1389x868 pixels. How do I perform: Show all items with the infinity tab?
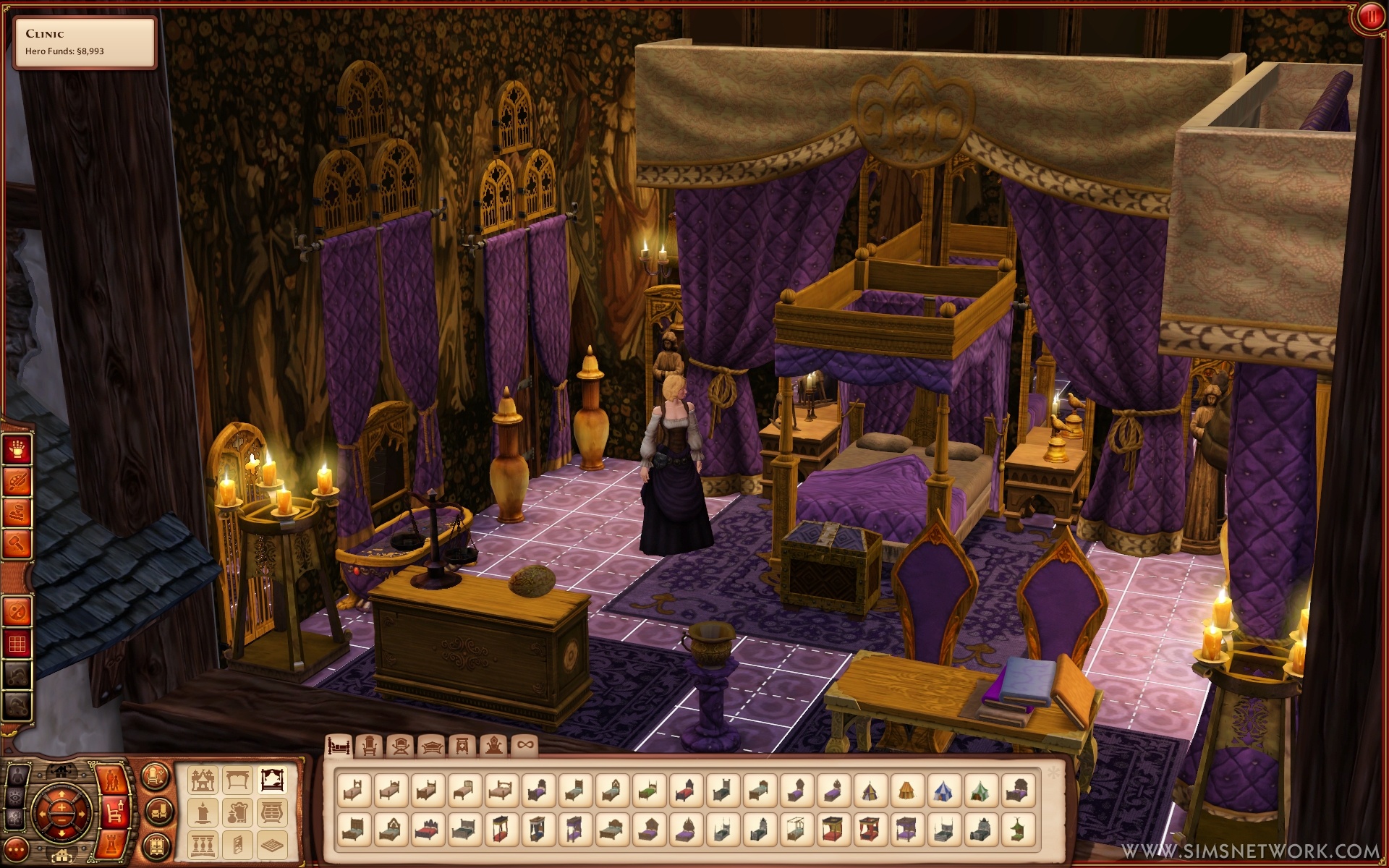(524, 746)
